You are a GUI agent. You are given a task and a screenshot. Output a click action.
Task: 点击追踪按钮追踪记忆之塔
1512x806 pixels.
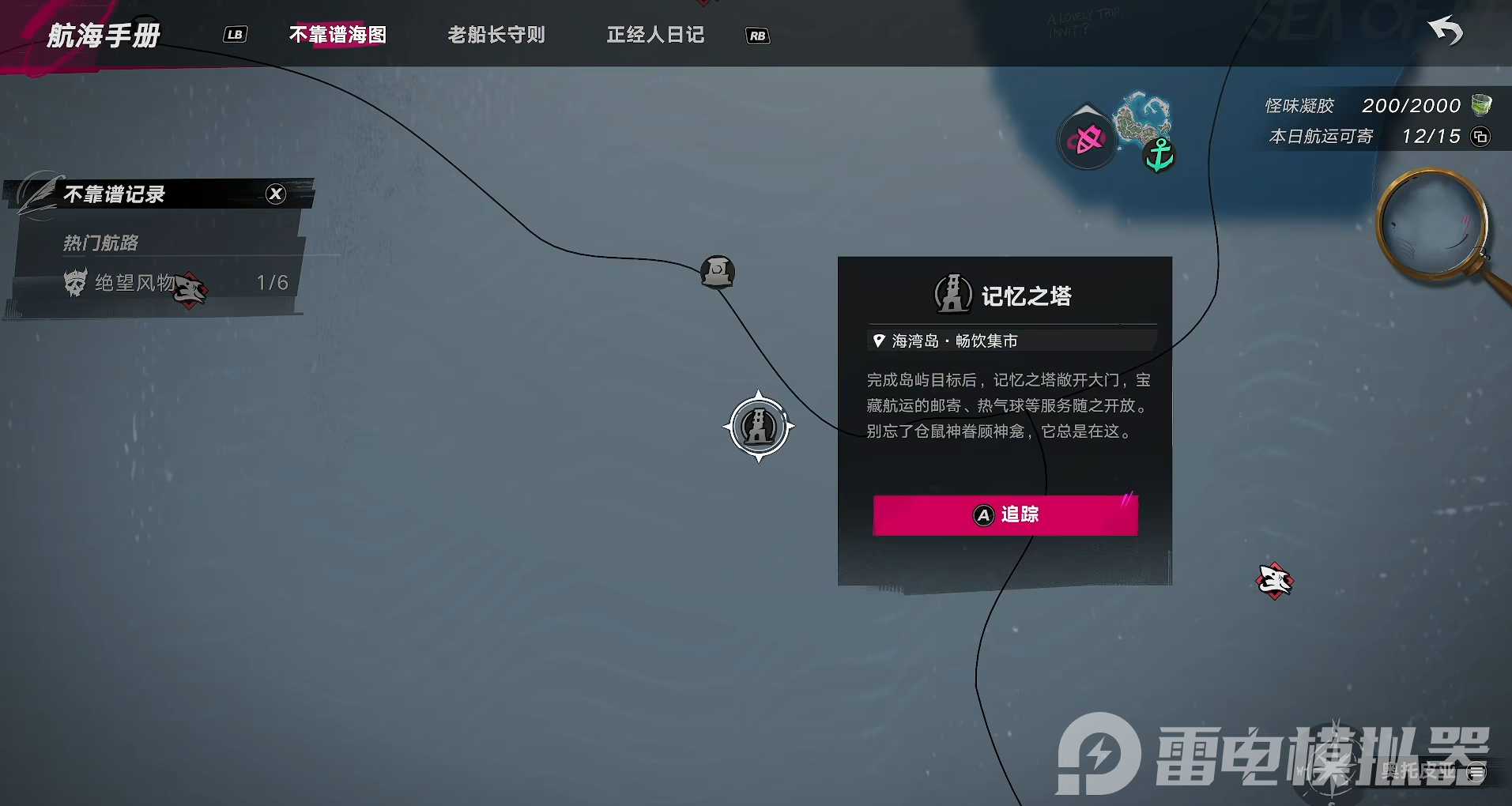(x=1004, y=514)
